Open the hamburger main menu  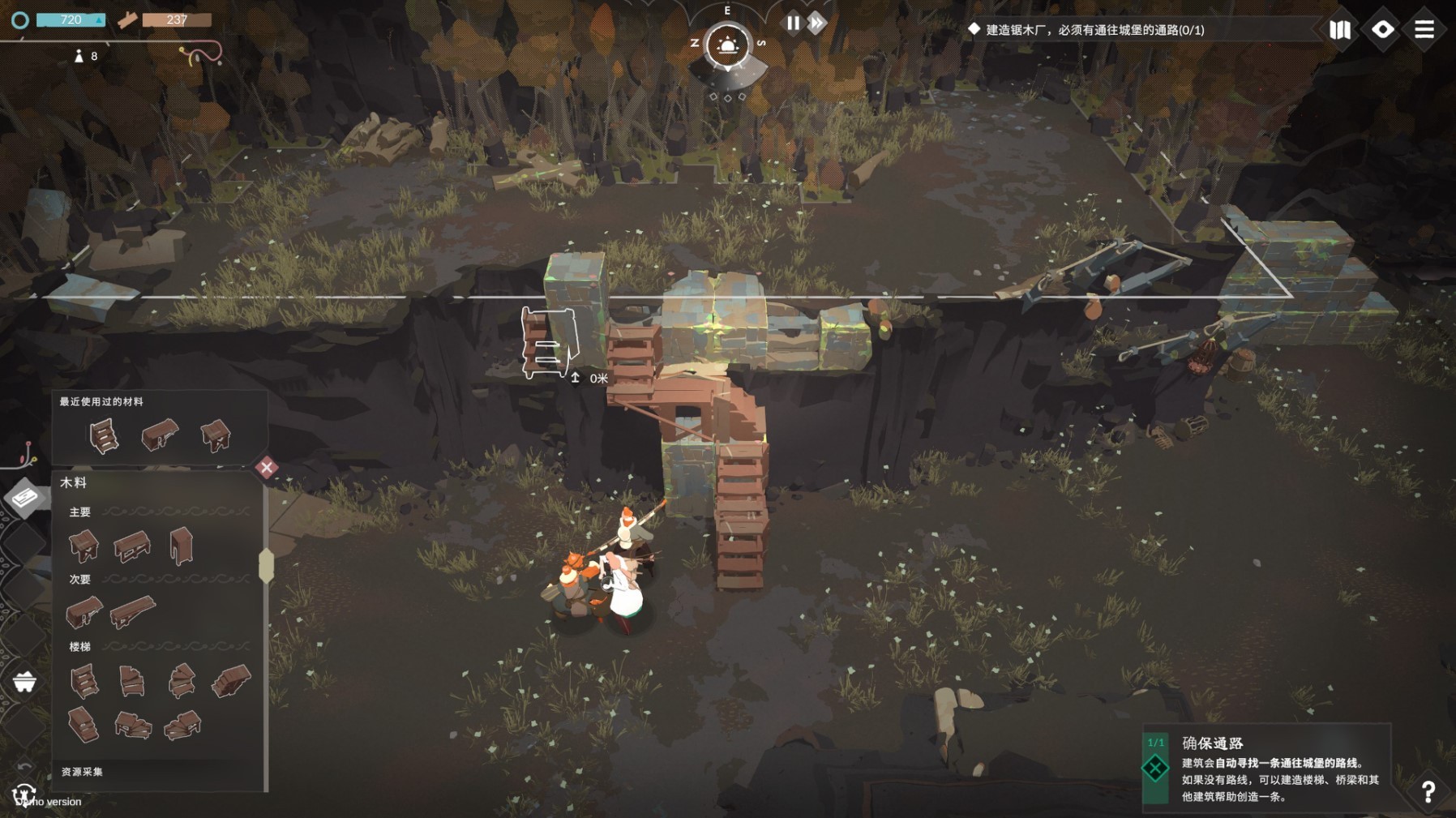(1424, 30)
